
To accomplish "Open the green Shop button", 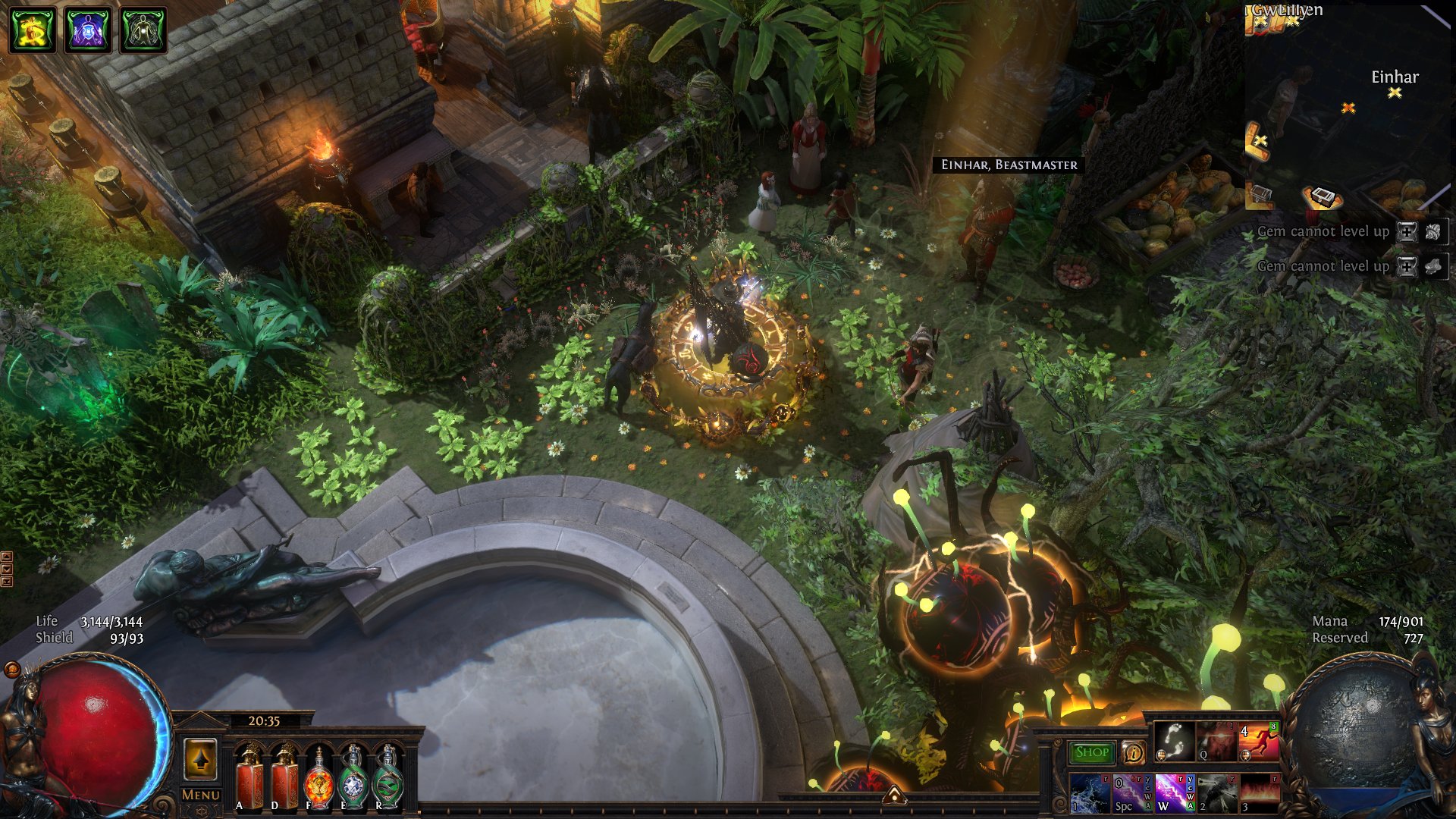I will pyautogui.click(x=1091, y=752).
